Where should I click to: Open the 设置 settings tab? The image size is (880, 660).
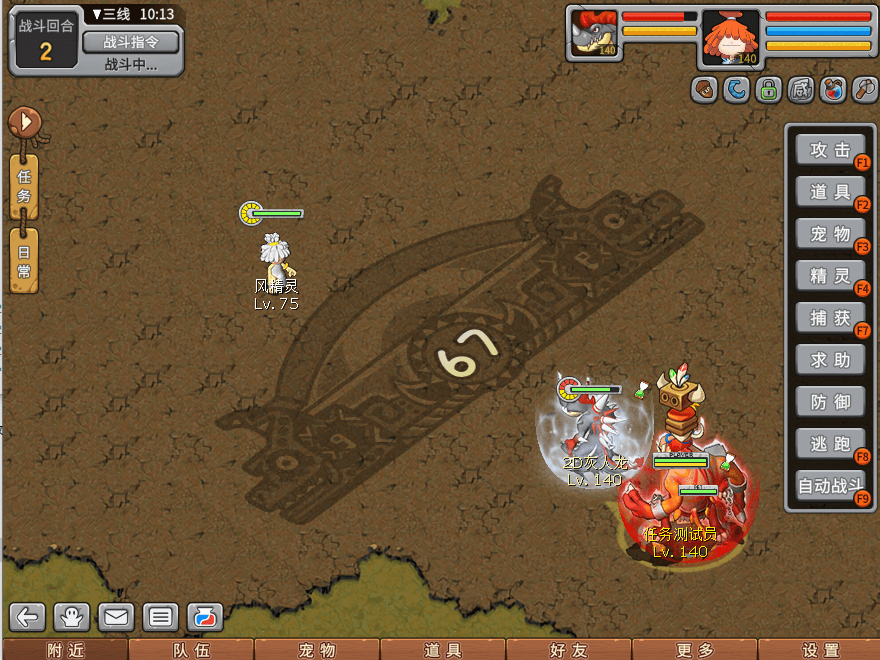[820, 650]
